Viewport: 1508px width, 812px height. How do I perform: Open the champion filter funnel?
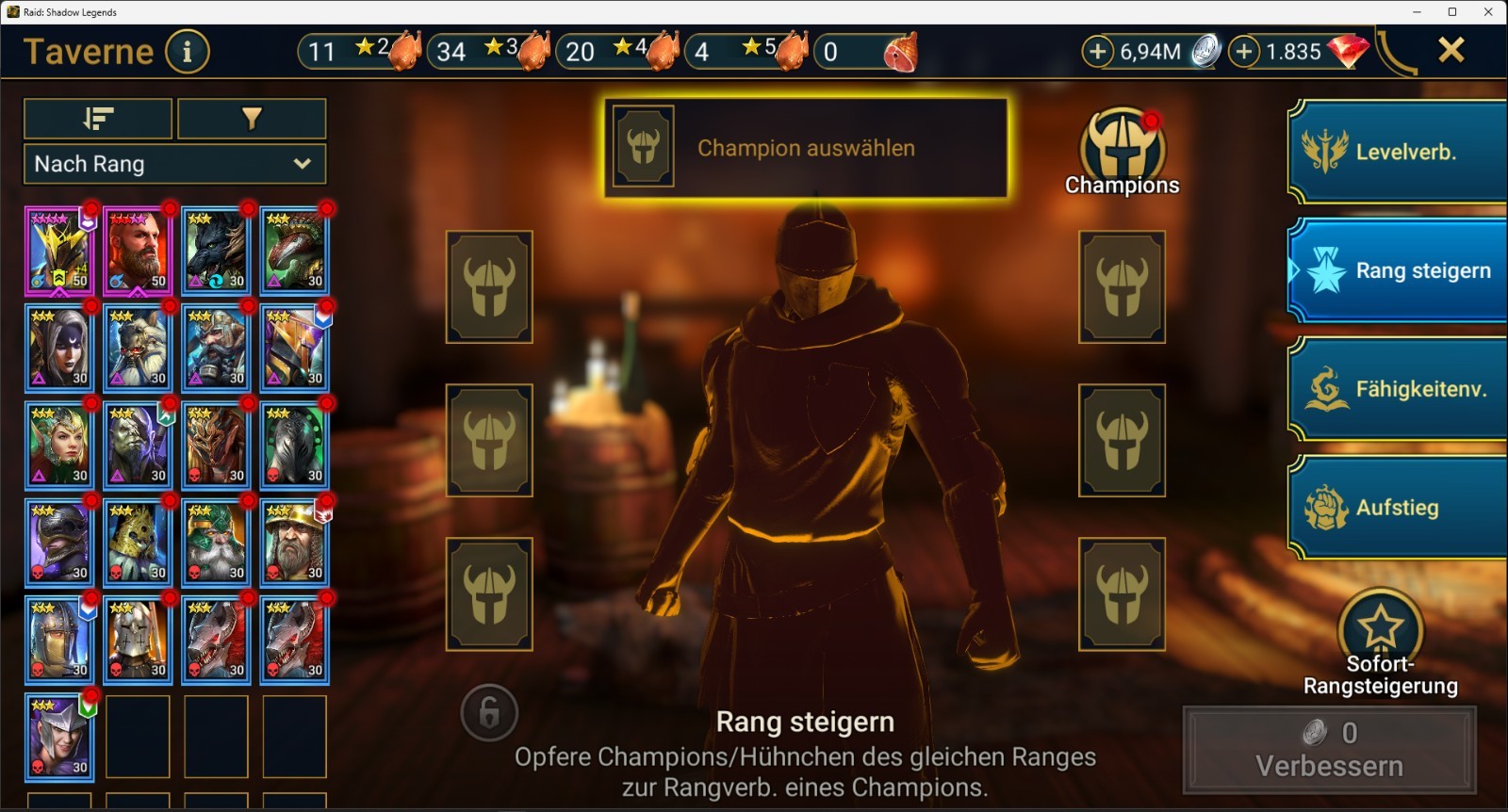tap(252, 119)
